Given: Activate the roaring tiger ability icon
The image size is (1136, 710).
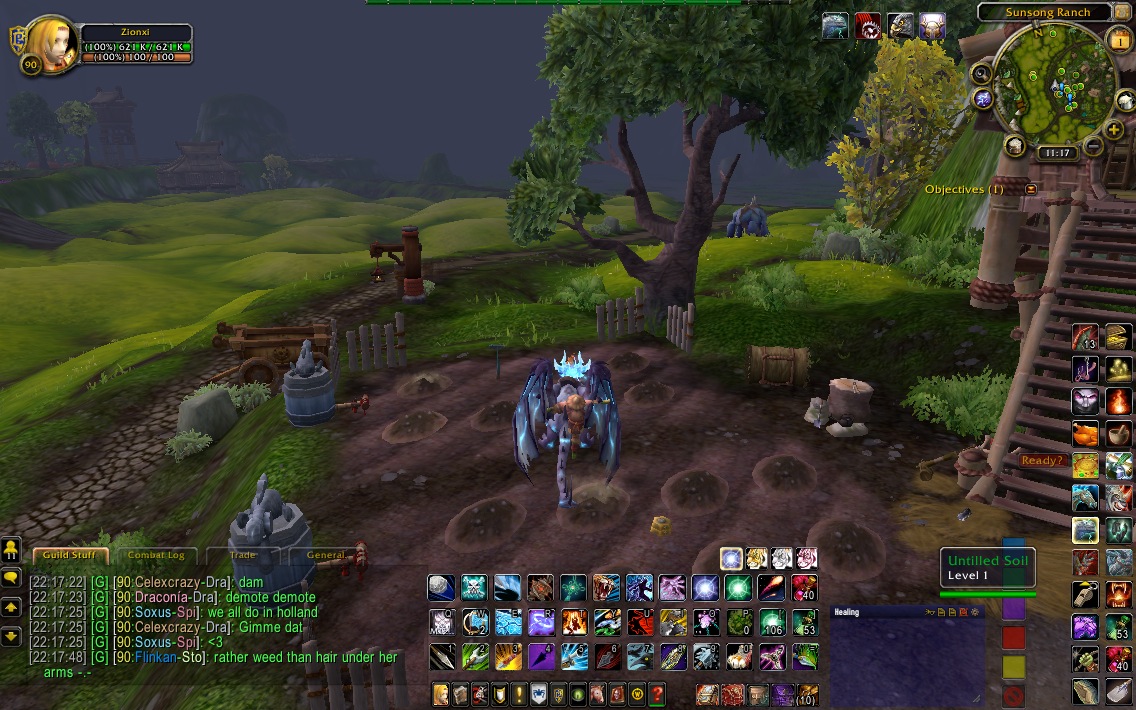Looking at the screenshot, I should point(606,587).
